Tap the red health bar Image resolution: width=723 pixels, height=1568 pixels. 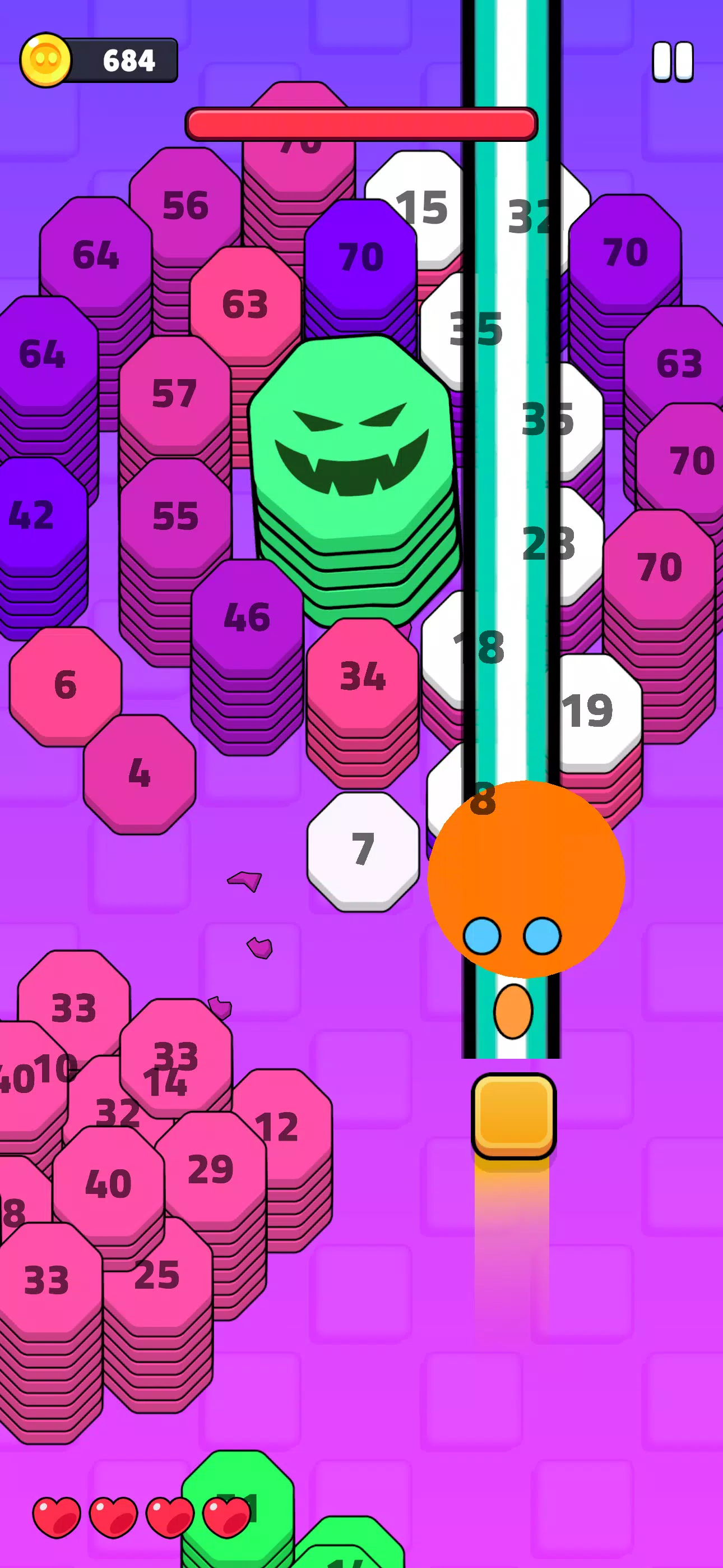tap(362, 122)
